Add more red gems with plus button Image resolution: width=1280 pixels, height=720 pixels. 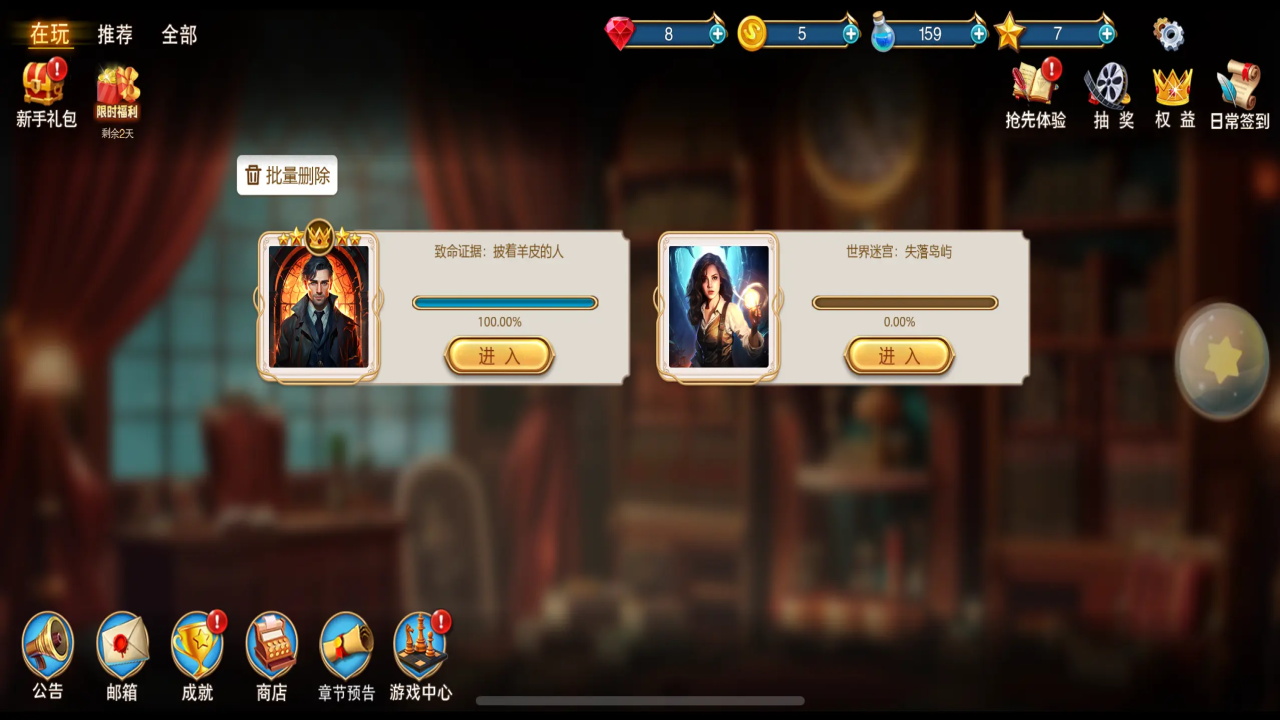tap(717, 34)
